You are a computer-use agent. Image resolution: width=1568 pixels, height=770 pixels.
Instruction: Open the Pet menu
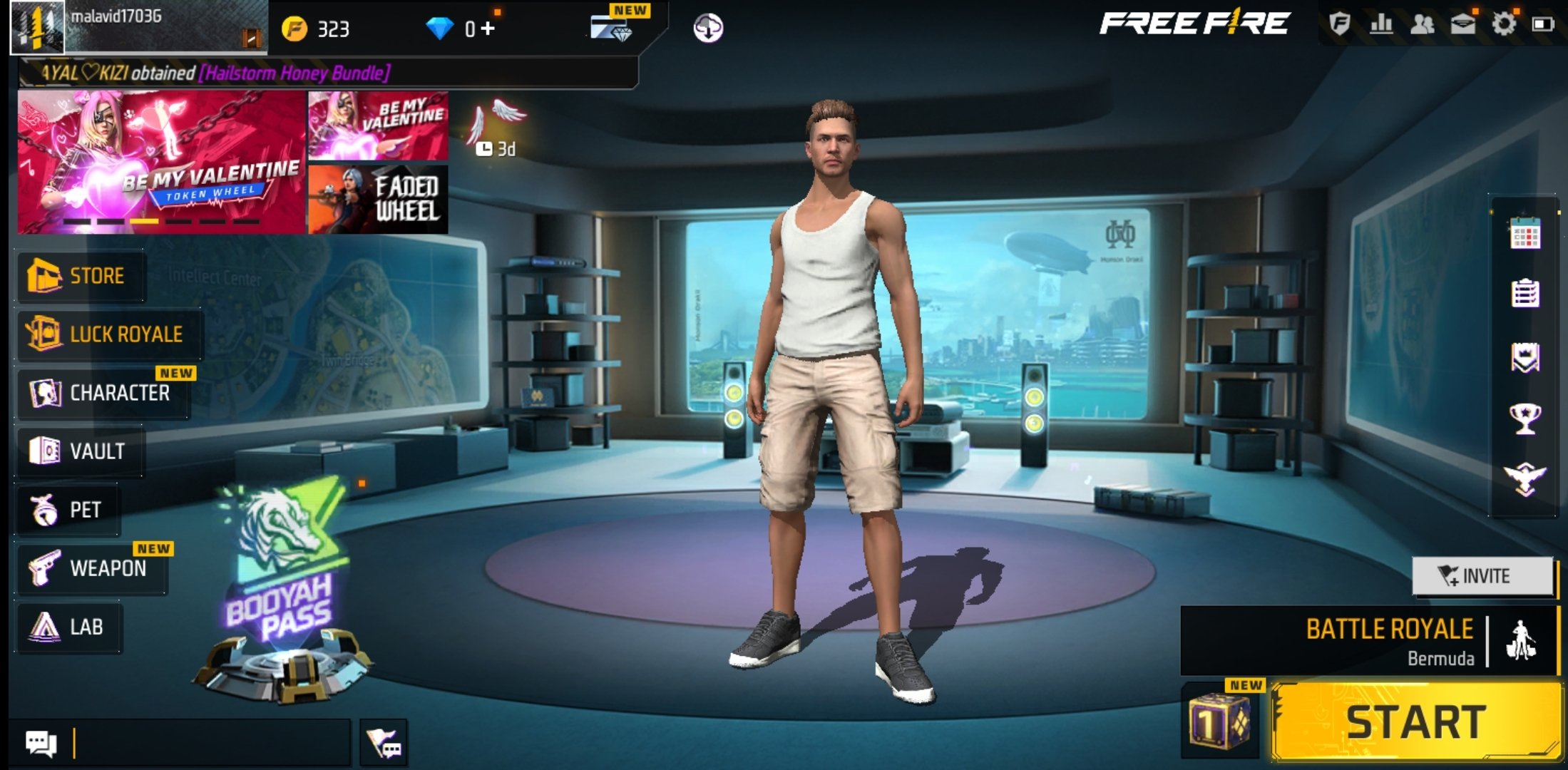click(x=68, y=508)
